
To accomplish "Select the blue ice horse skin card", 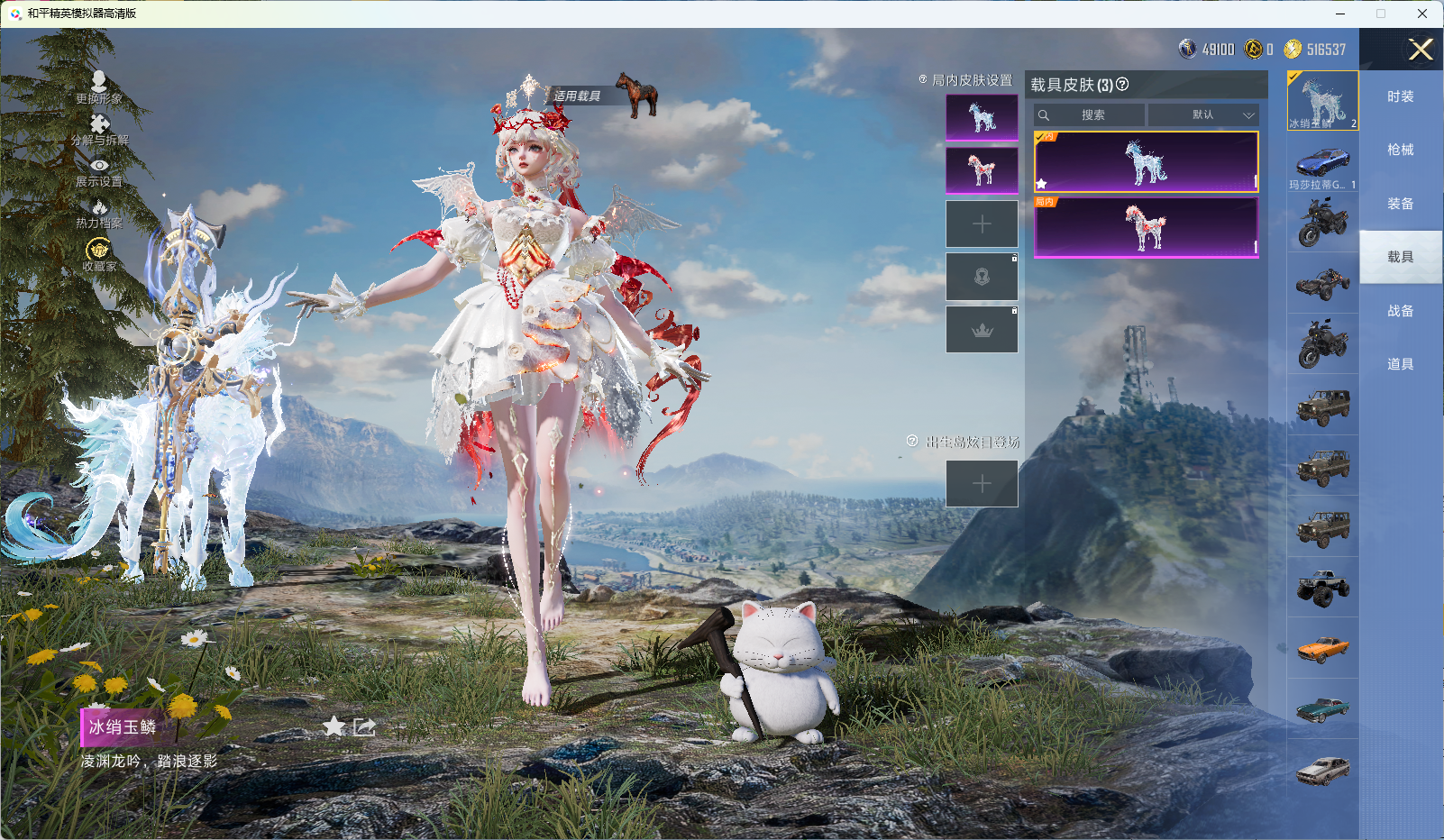I will click(x=1146, y=162).
